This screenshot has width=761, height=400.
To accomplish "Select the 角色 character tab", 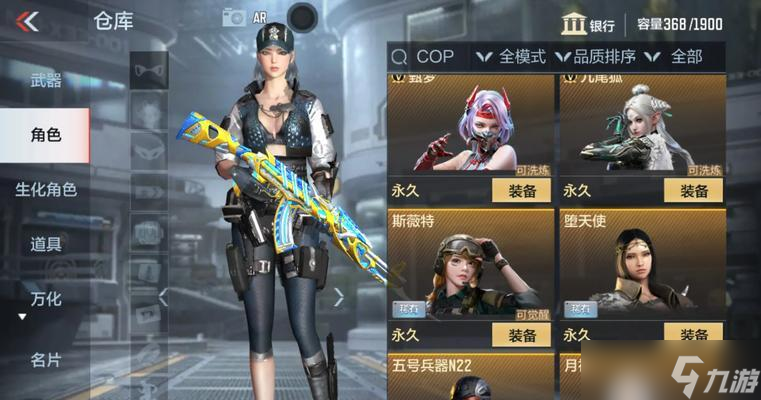I will 46,134.
